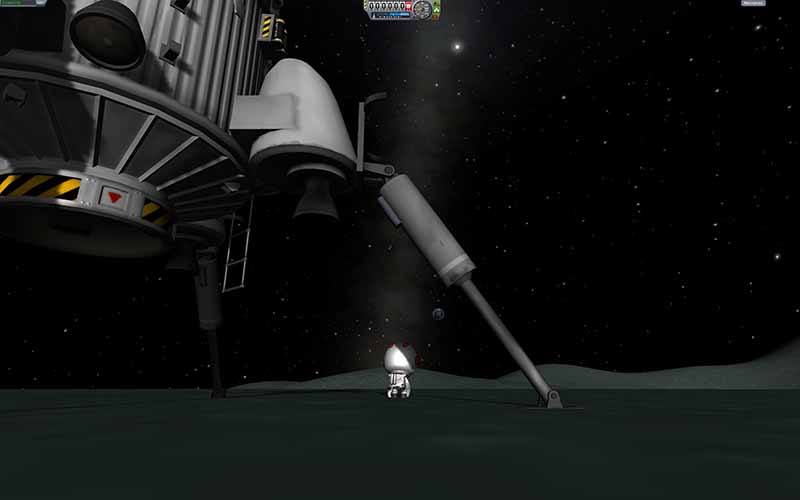Toggle the brakes button below the gear button

(x=435, y=17)
